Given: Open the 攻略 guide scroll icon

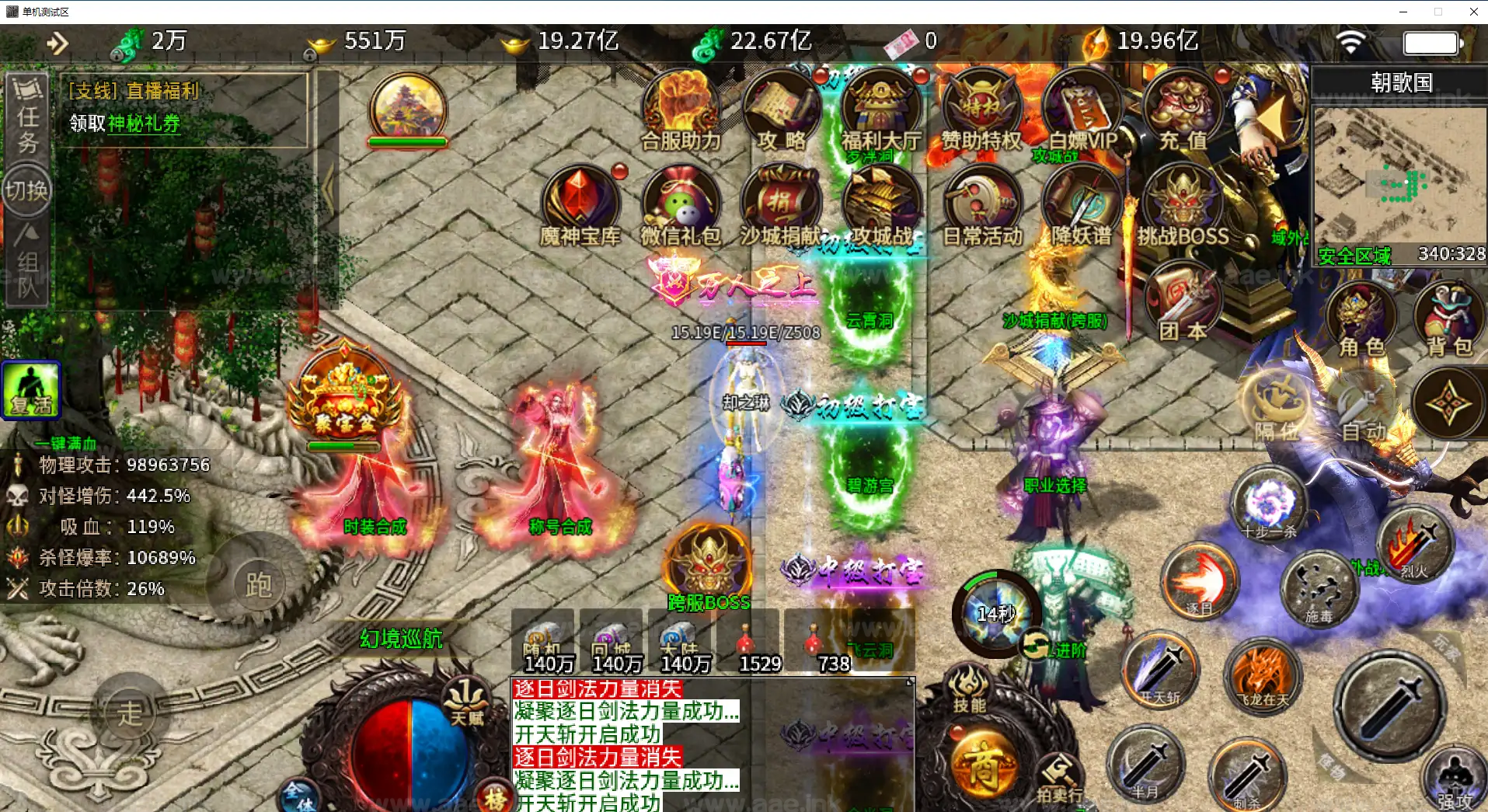Looking at the screenshot, I should point(781,110).
